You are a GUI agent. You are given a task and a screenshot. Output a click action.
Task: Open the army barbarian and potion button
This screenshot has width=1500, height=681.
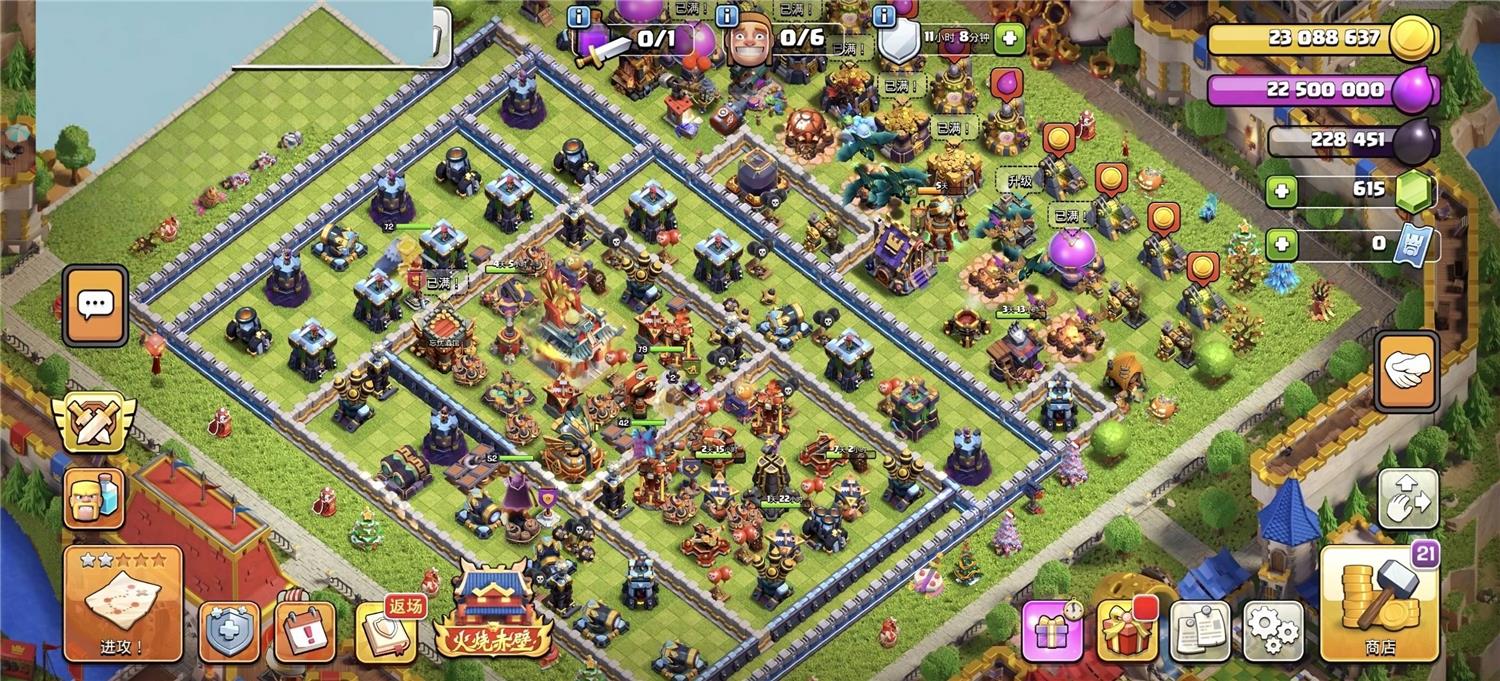coord(94,498)
